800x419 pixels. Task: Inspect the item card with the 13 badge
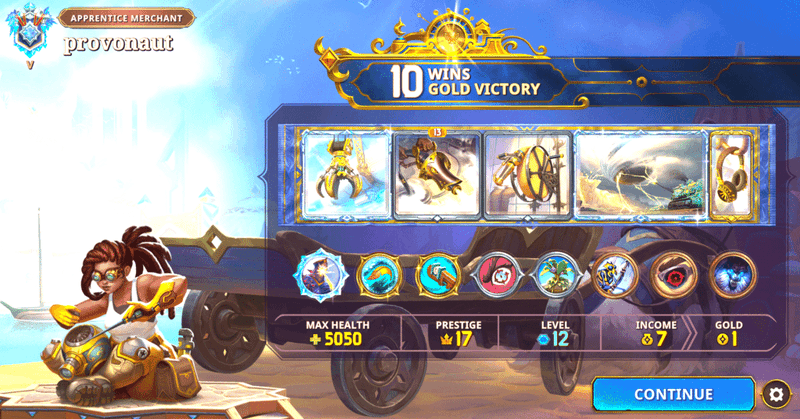(436, 174)
